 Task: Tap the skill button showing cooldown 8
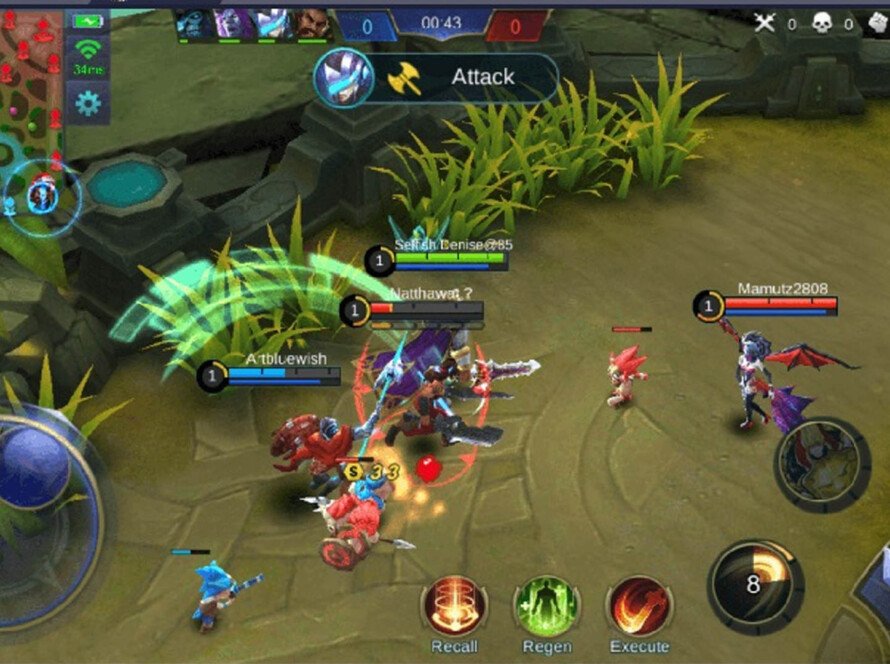pos(756,584)
